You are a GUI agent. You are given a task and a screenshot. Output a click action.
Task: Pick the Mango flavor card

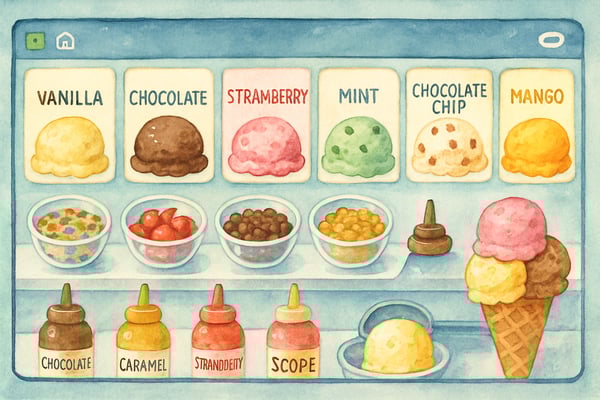pyautogui.click(x=536, y=125)
